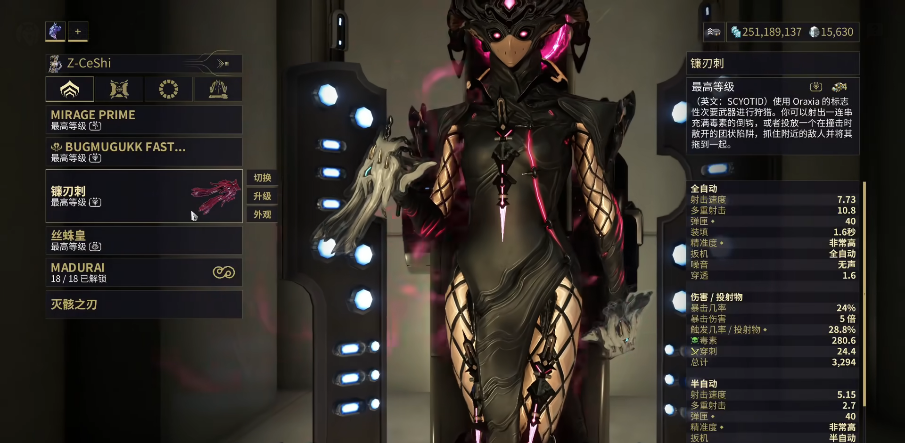Select the purple loadout icon slot
Screen dimensions: 905x443
(55, 31)
